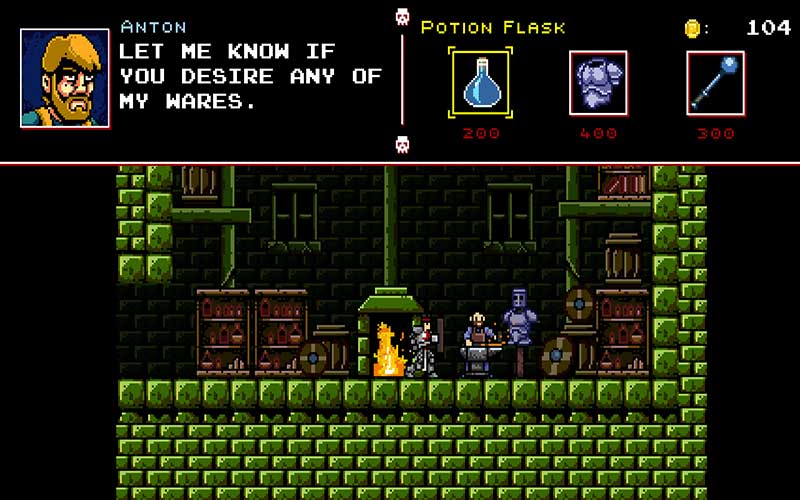The image size is (800, 500).
Task: Choose the armor chestplate for 400
Action: click(x=598, y=82)
